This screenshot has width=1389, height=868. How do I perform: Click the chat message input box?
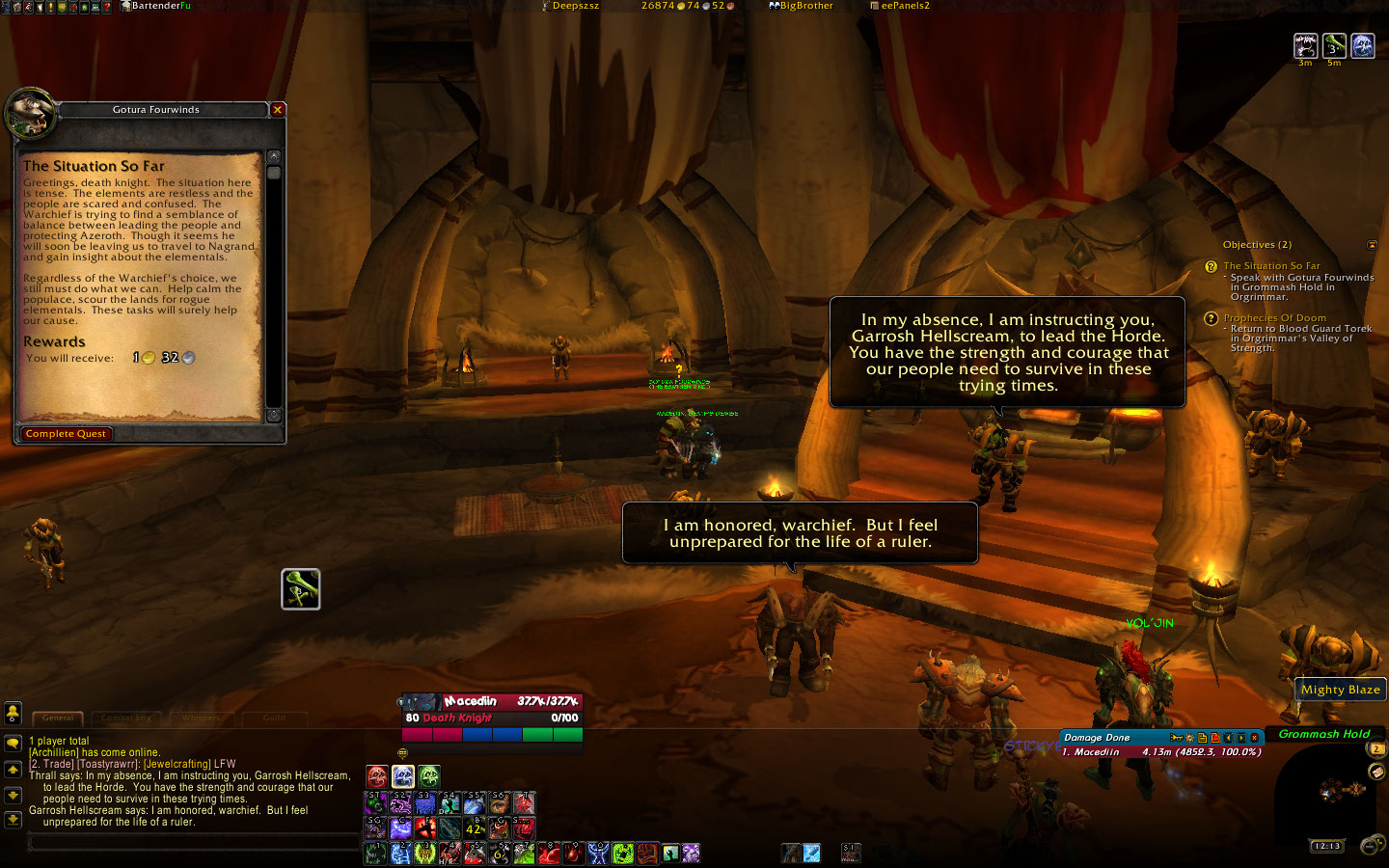(193, 843)
